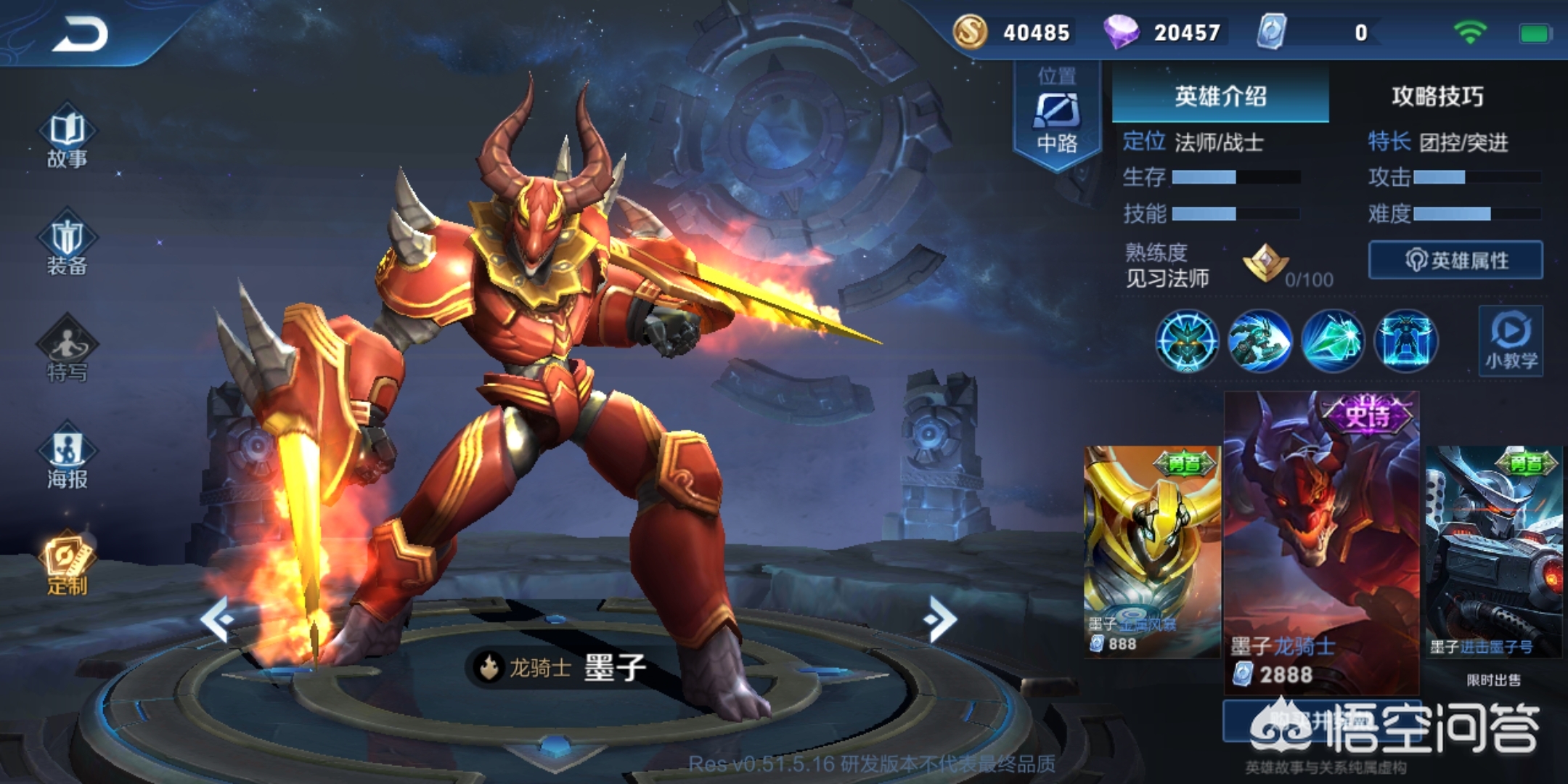
Task: Switch to the 英雄介绍 tab
Action: [x=1220, y=96]
